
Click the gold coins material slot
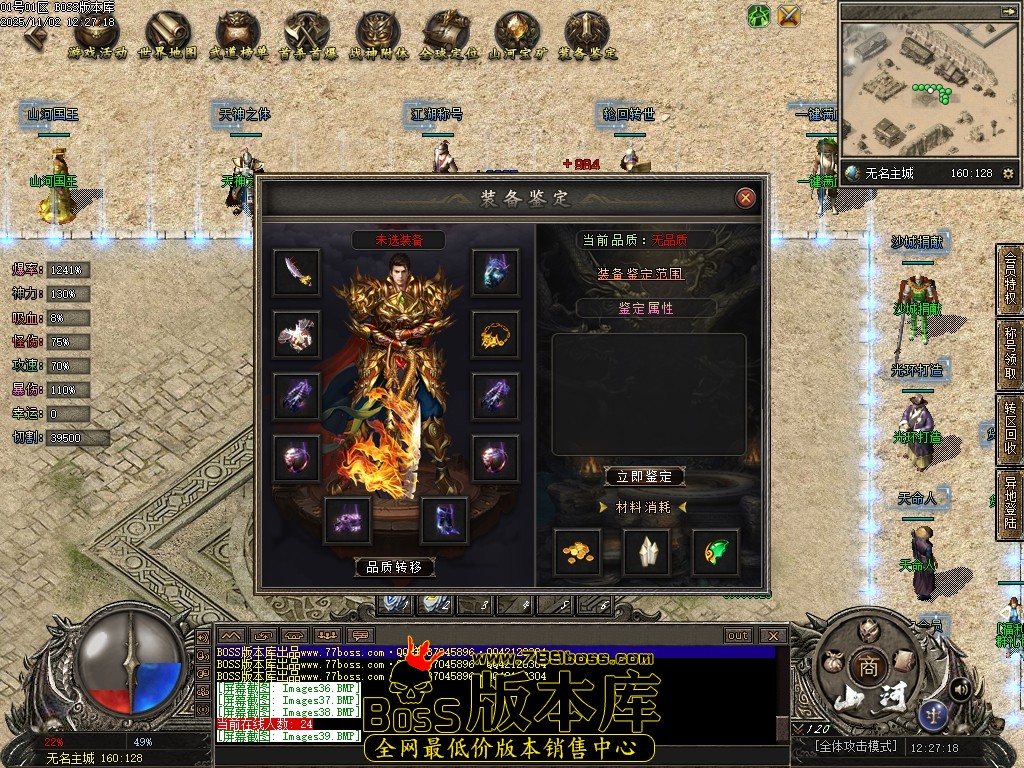578,552
